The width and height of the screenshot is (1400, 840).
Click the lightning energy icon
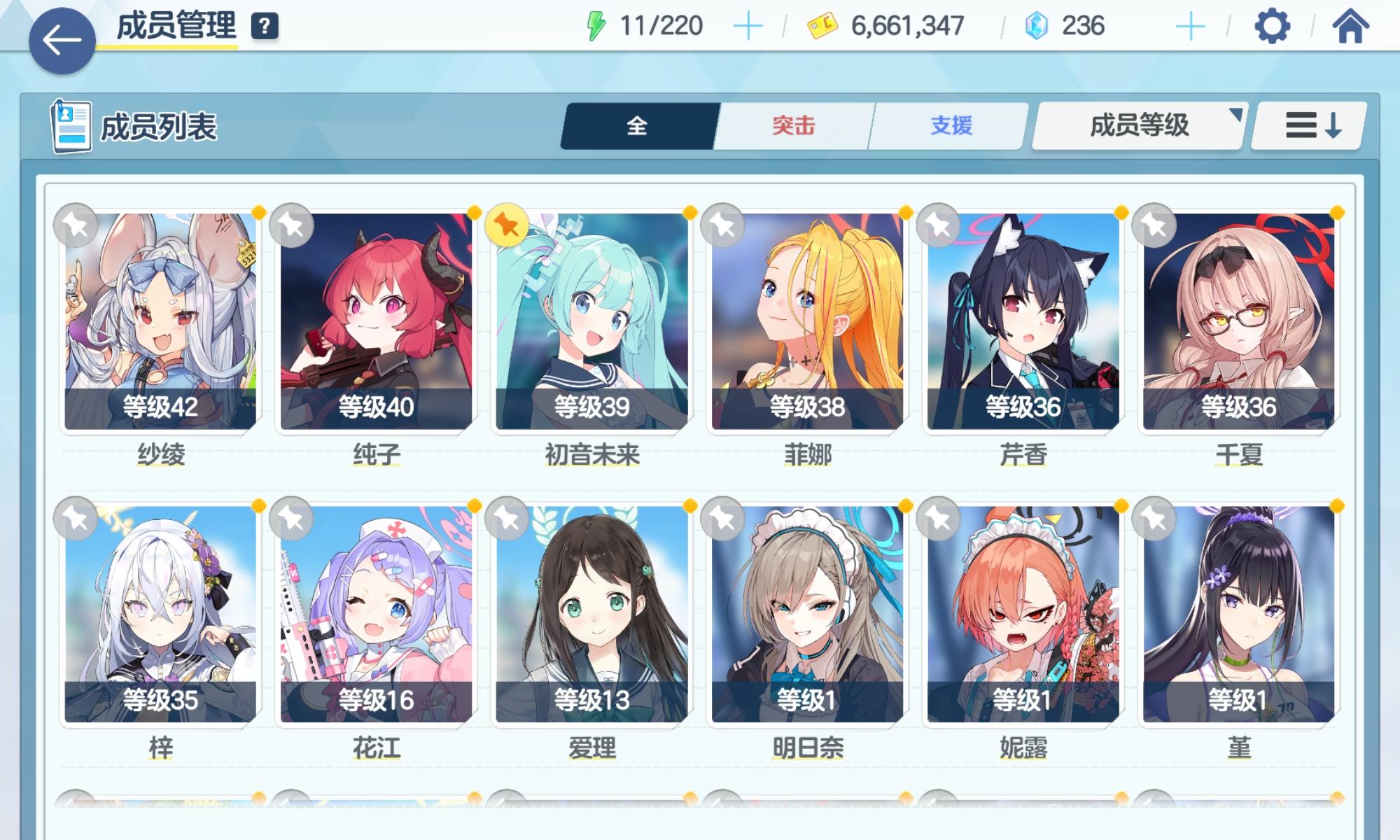pos(597,25)
